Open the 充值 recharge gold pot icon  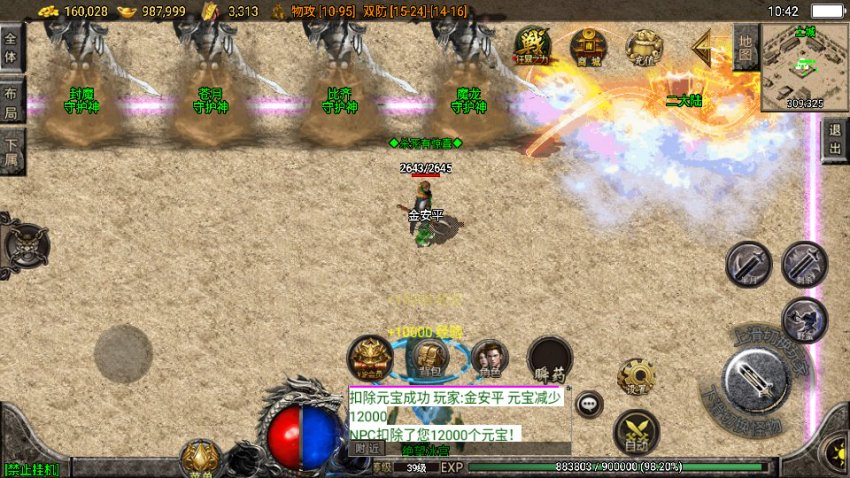(x=643, y=45)
